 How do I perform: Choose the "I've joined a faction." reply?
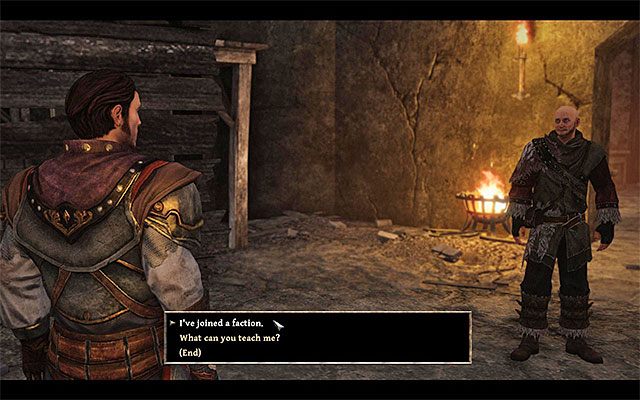220,323
